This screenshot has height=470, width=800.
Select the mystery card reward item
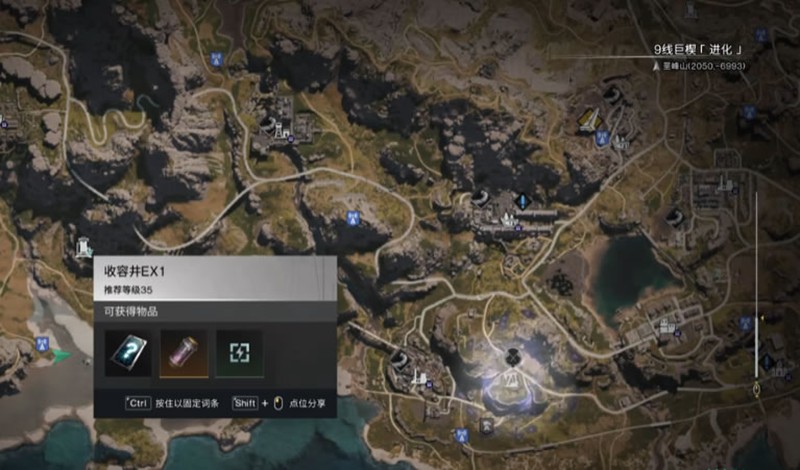point(128,354)
